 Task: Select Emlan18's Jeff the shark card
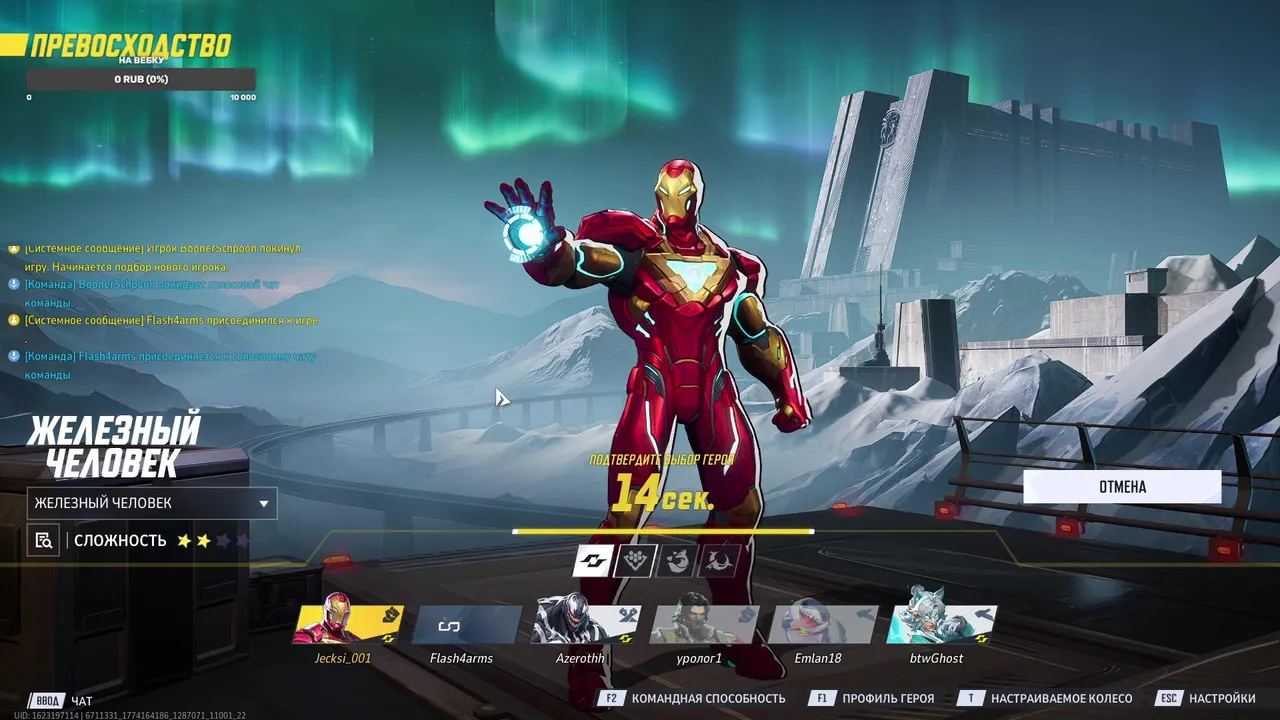point(820,625)
